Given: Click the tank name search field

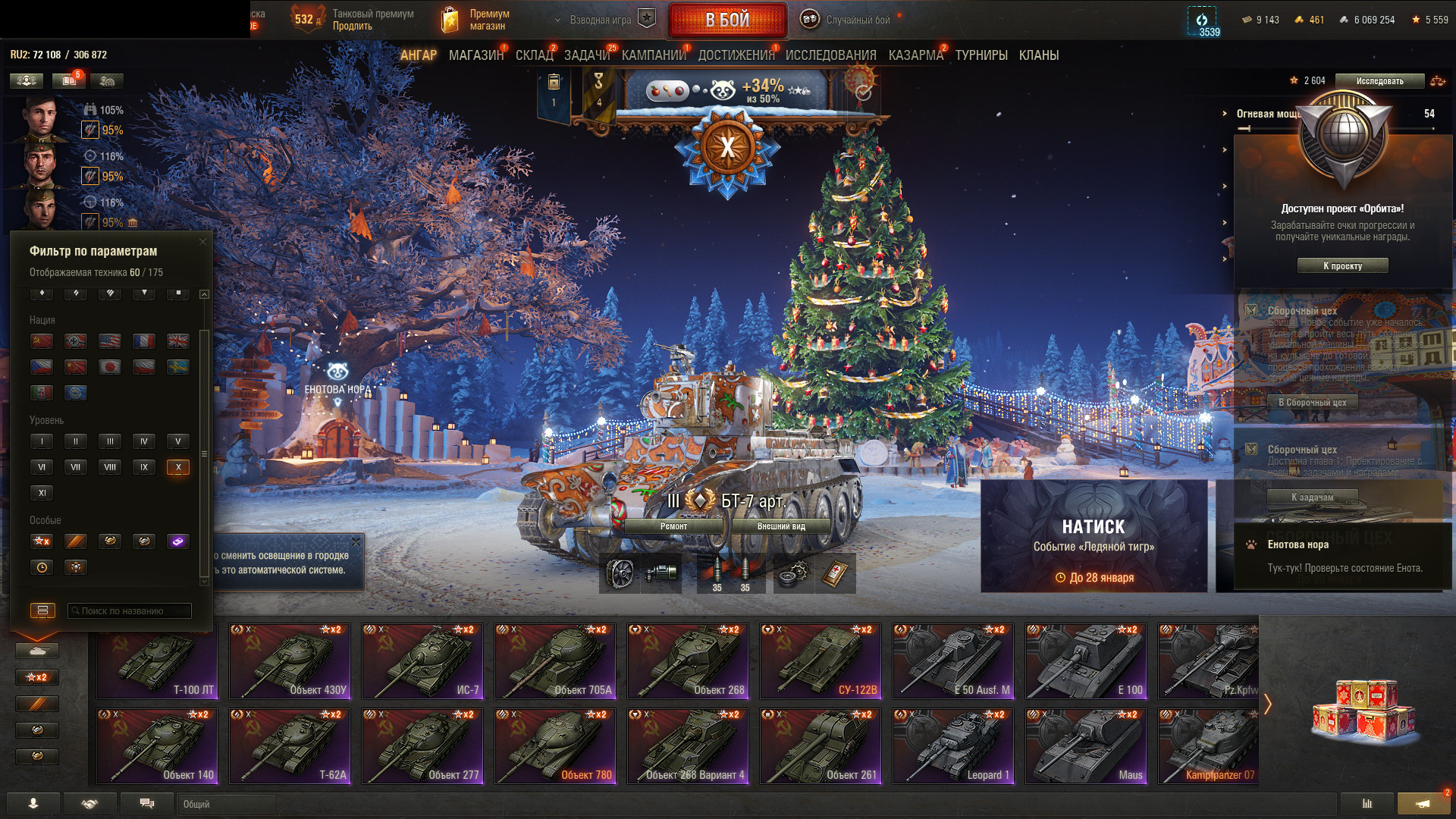Looking at the screenshot, I should 130,610.
